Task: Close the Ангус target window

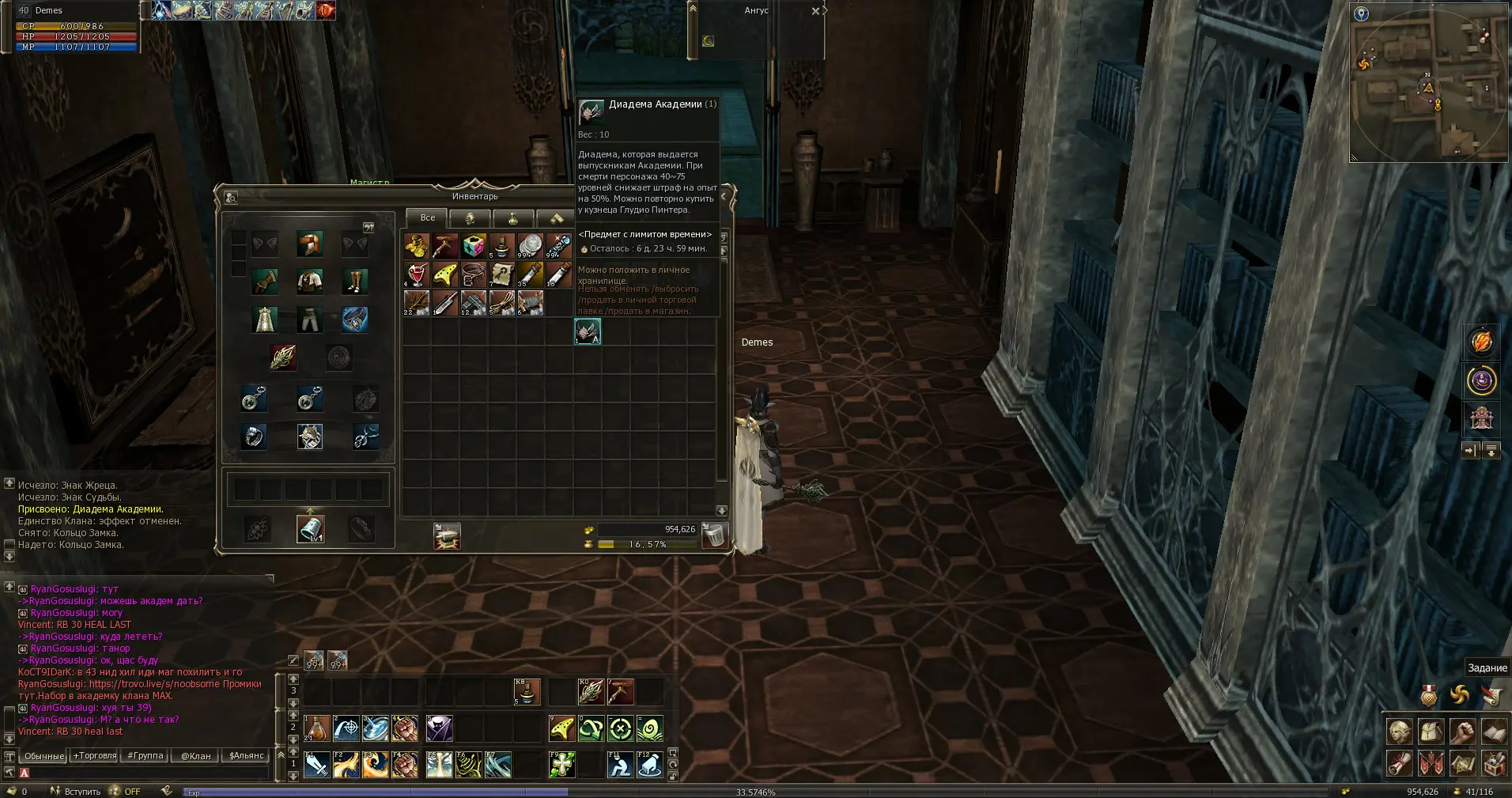Action: pos(815,11)
